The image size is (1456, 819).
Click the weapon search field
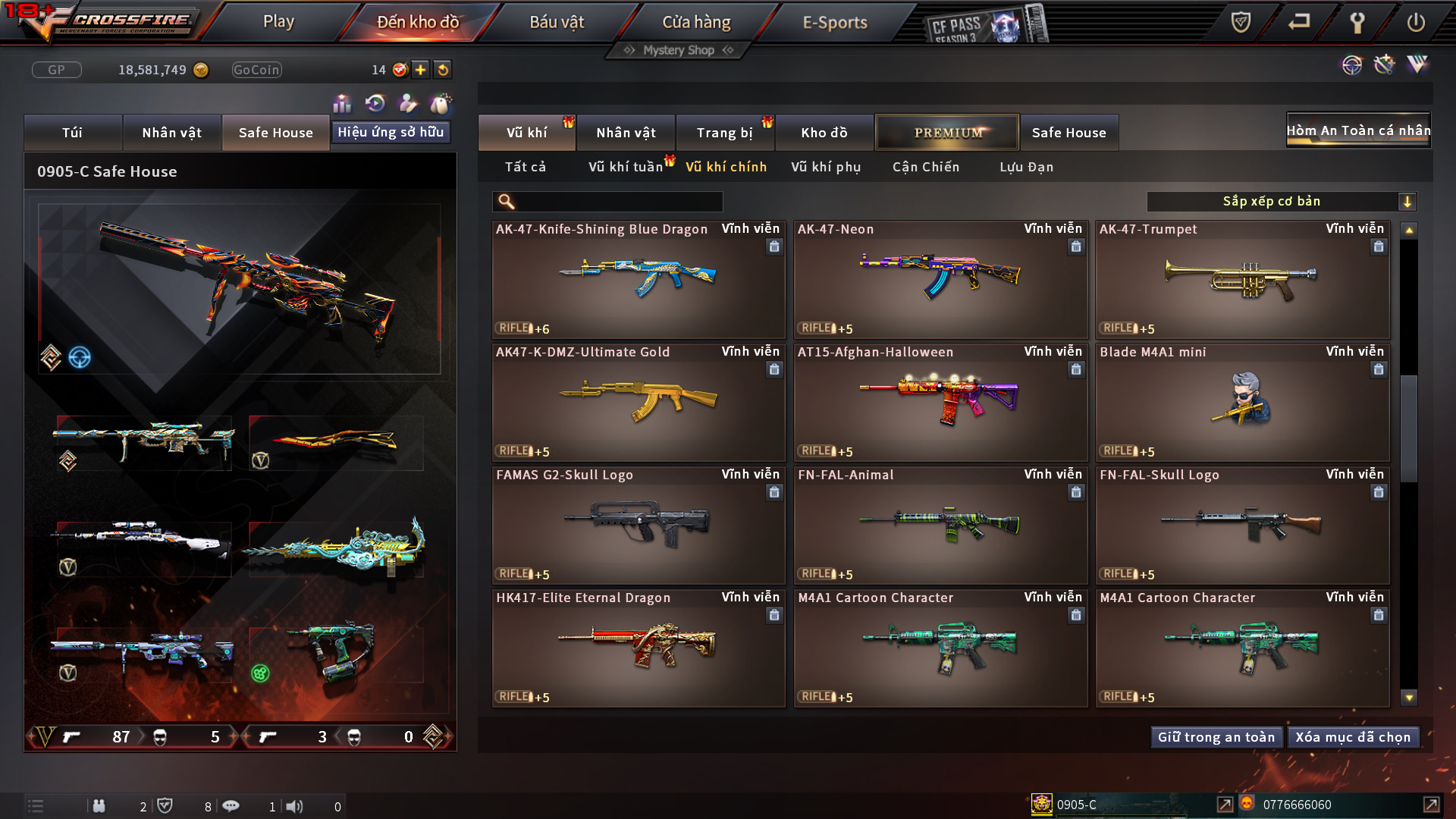coord(618,202)
